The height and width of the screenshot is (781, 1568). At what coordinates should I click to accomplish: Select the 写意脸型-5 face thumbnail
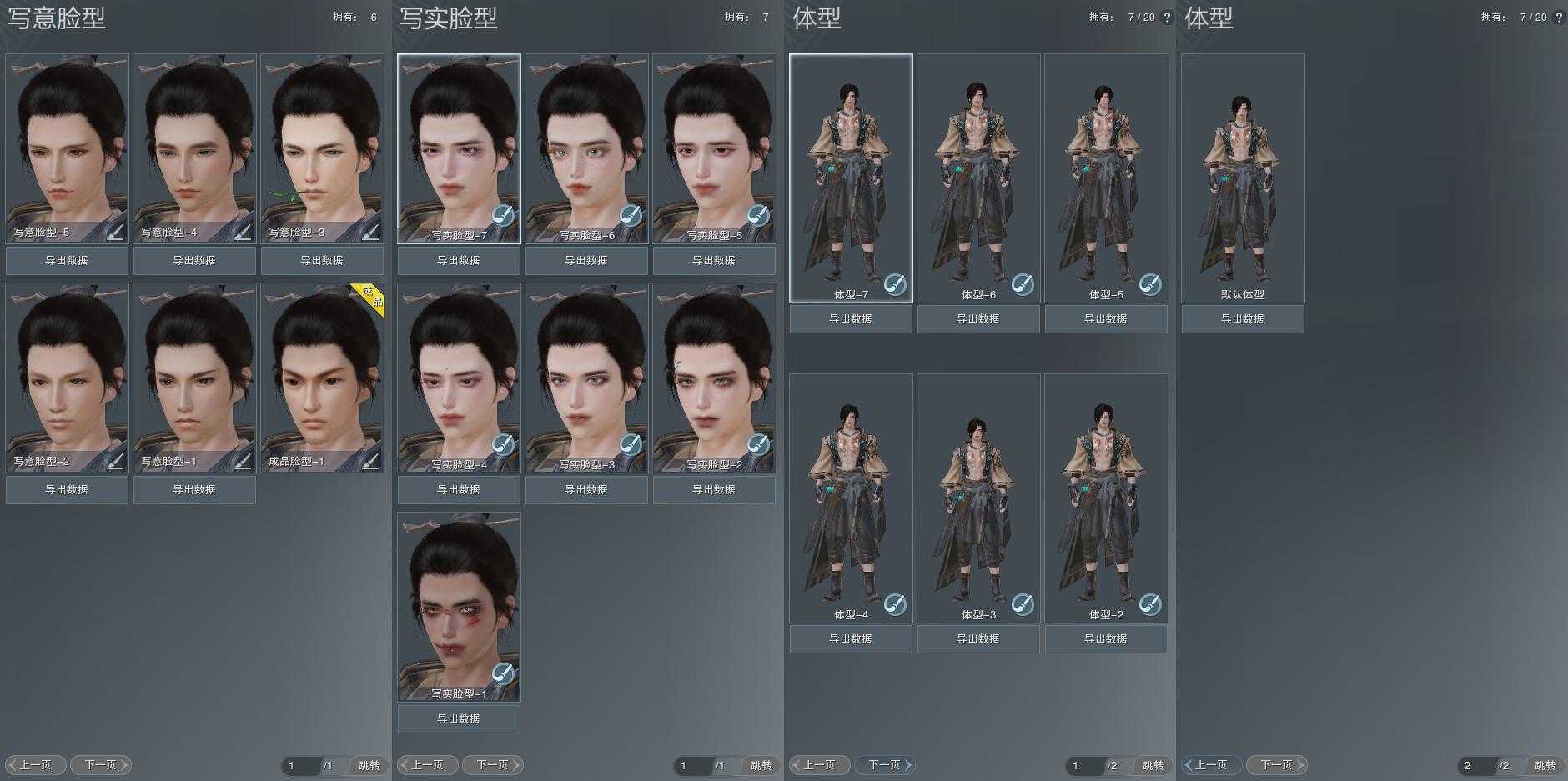click(67, 142)
